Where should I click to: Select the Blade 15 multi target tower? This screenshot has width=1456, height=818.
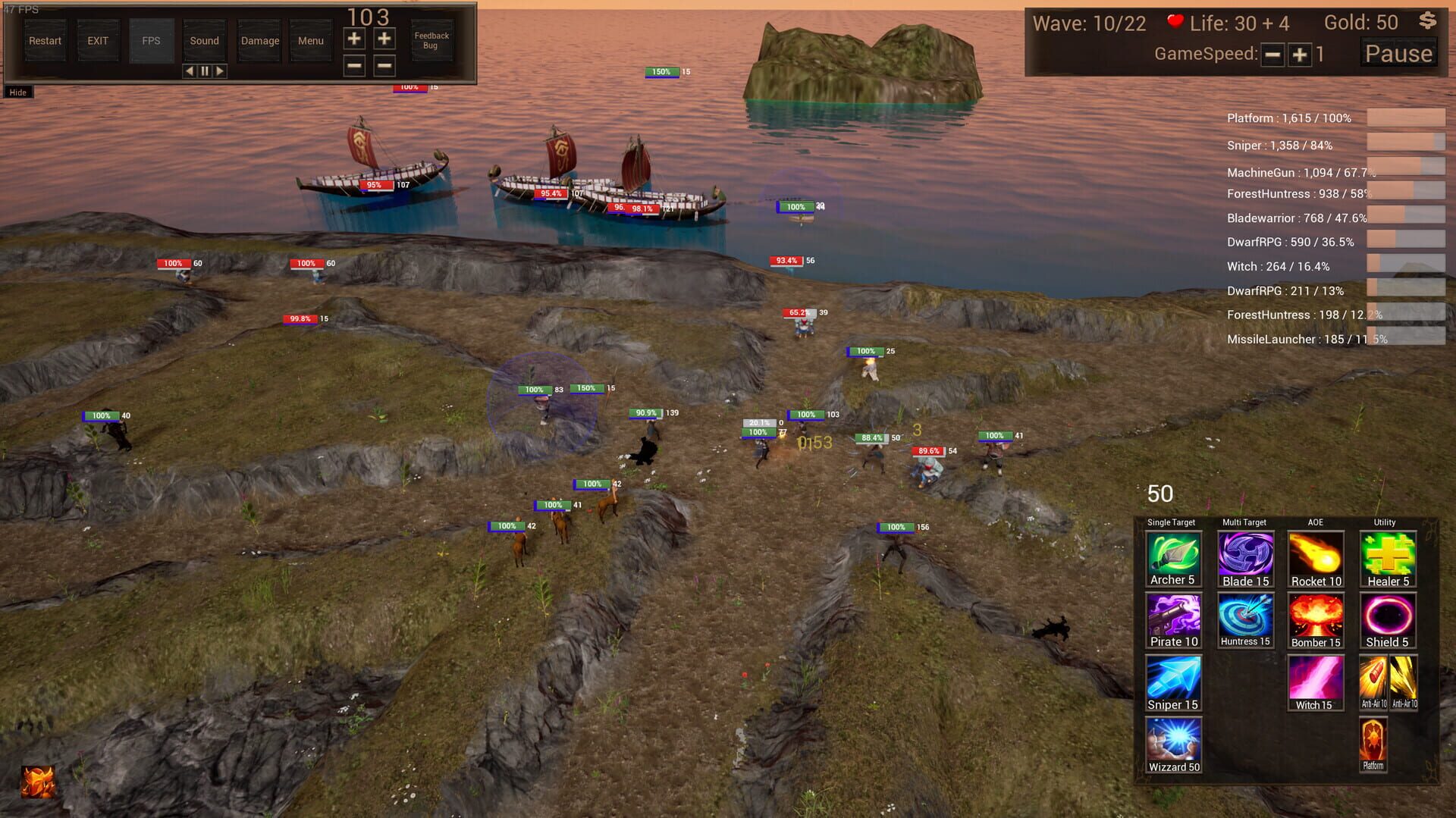(x=1244, y=557)
